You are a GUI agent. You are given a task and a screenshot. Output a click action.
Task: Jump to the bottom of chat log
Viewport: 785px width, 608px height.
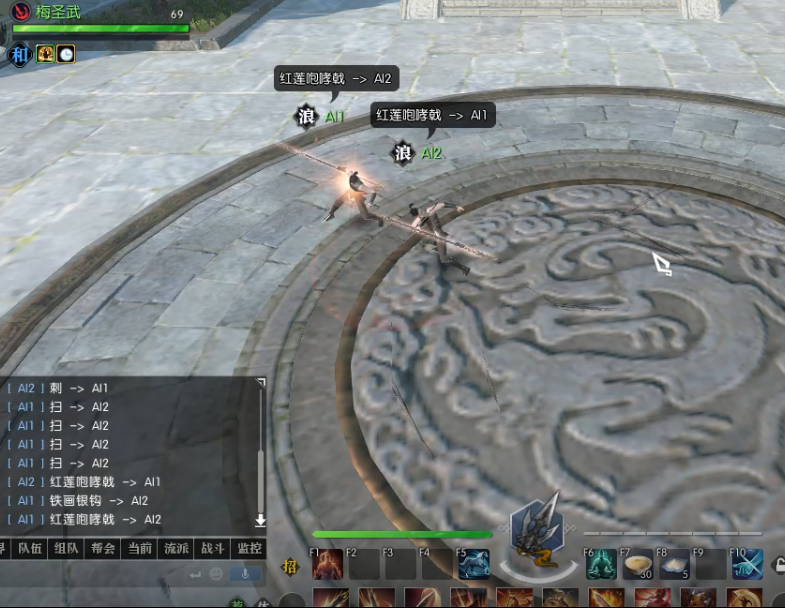click(x=260, y=520)
